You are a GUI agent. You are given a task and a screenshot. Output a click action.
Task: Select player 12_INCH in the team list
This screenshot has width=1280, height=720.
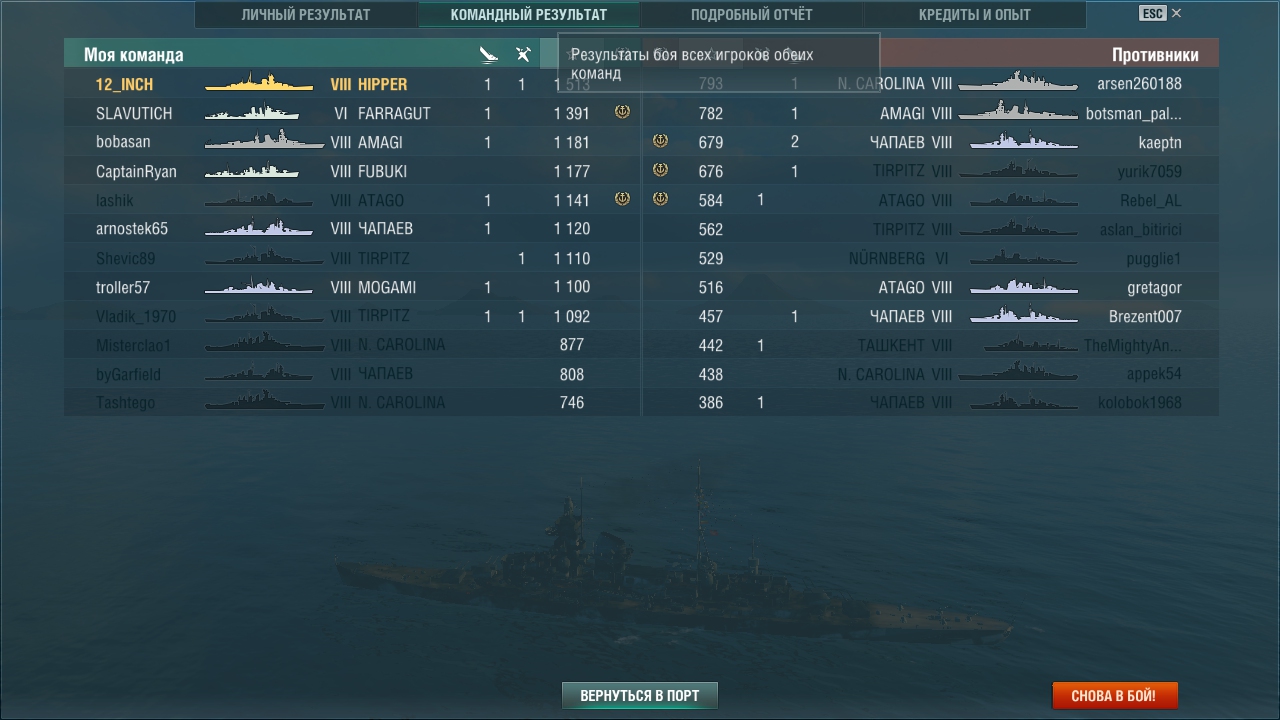click(x=124, y=85)
